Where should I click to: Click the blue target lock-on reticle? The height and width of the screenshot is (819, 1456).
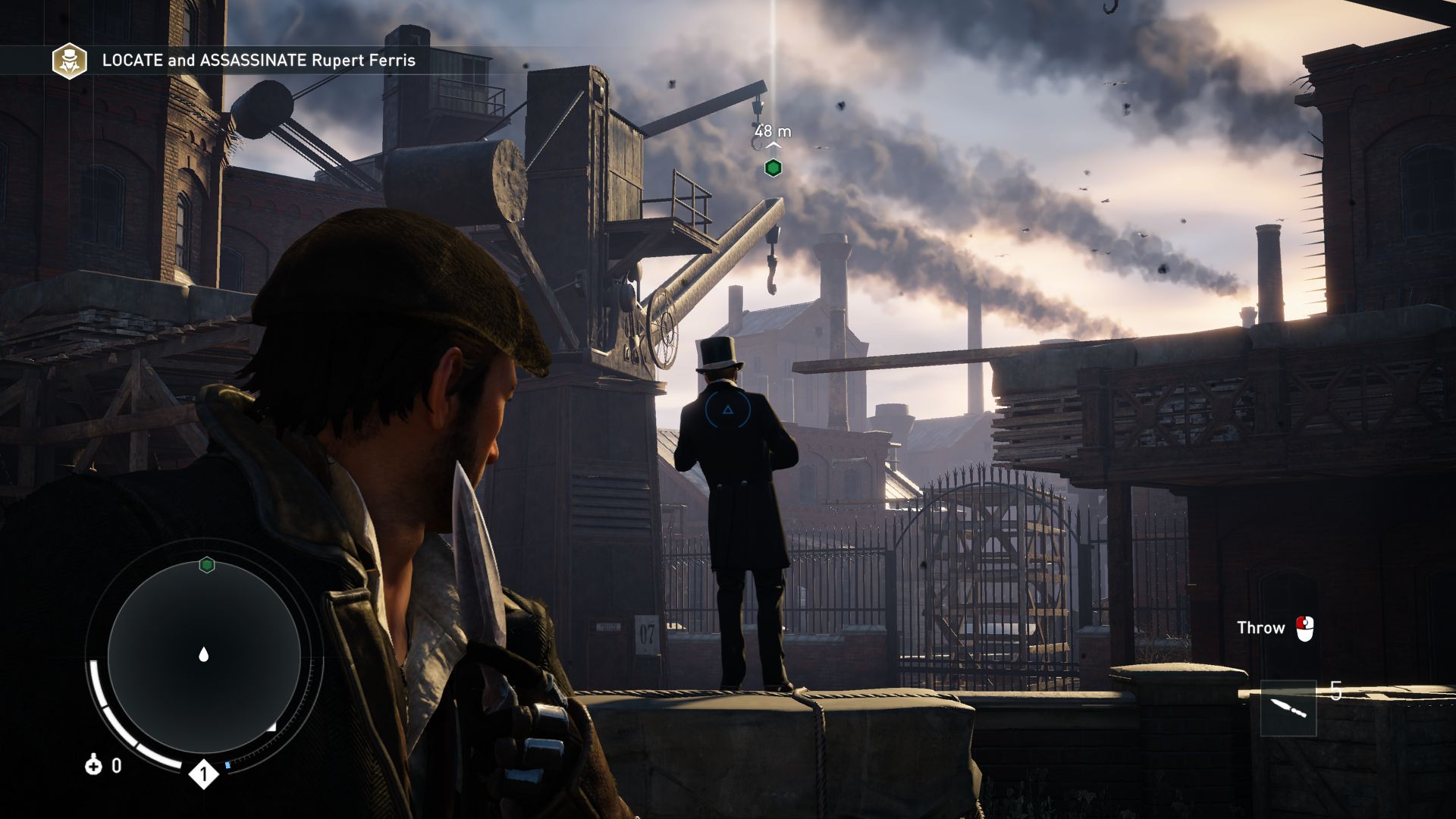pyautogui.click(x=727, y=410)
